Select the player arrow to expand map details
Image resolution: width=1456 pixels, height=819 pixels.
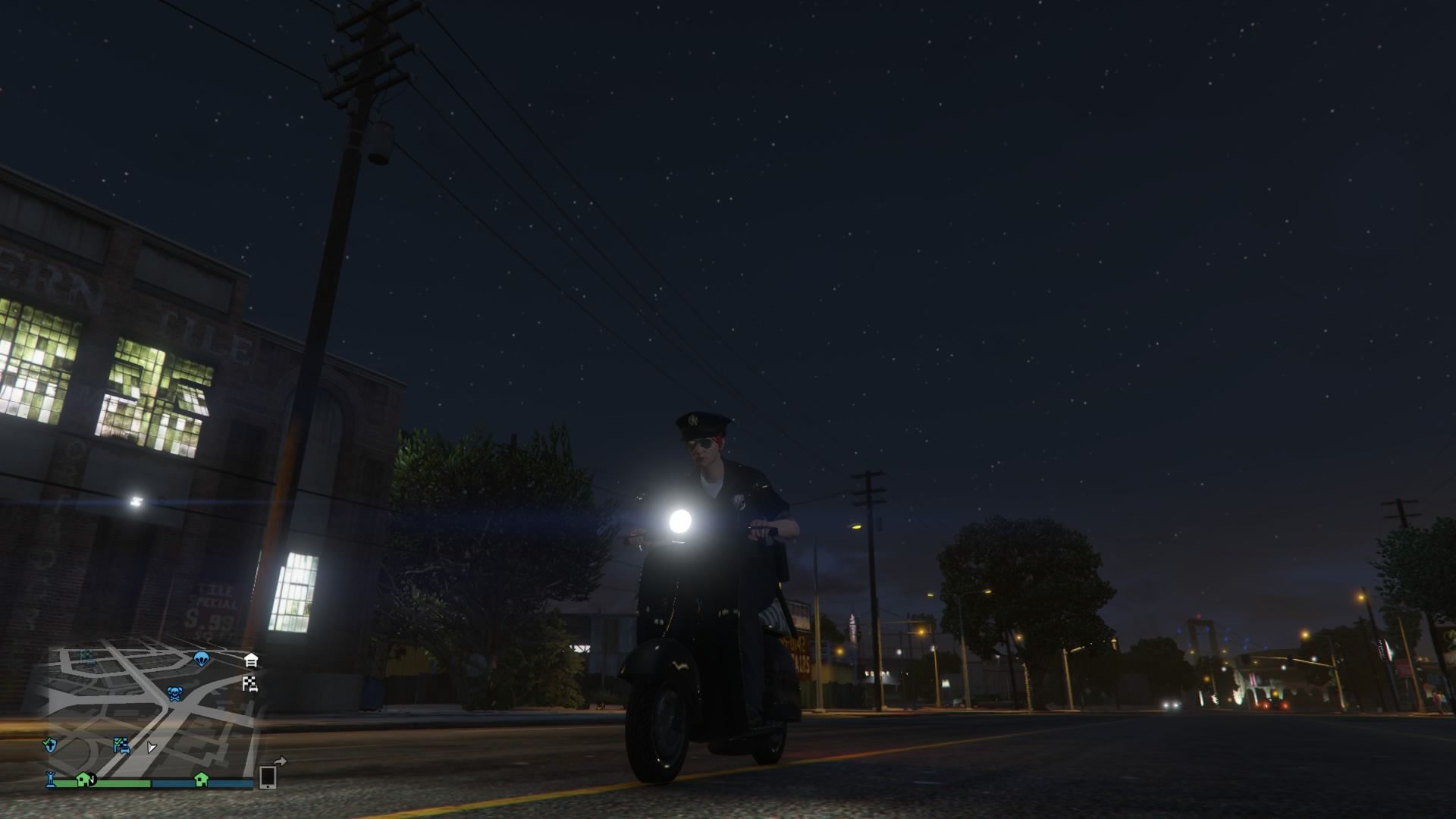point(152,748)
